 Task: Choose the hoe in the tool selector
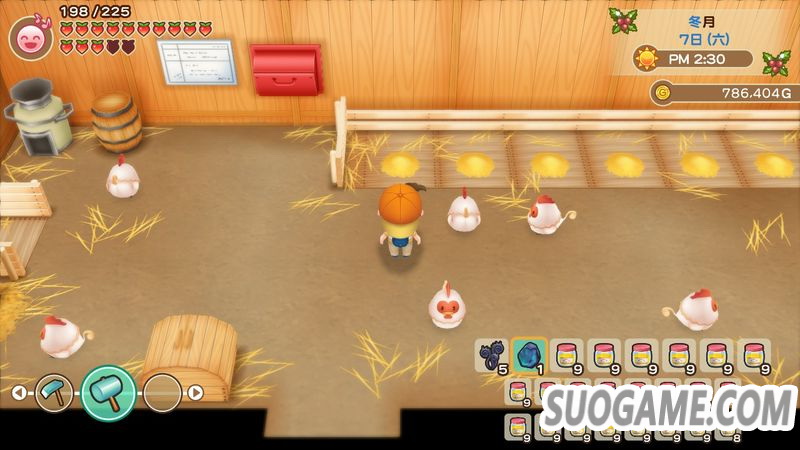click(54, 393)
